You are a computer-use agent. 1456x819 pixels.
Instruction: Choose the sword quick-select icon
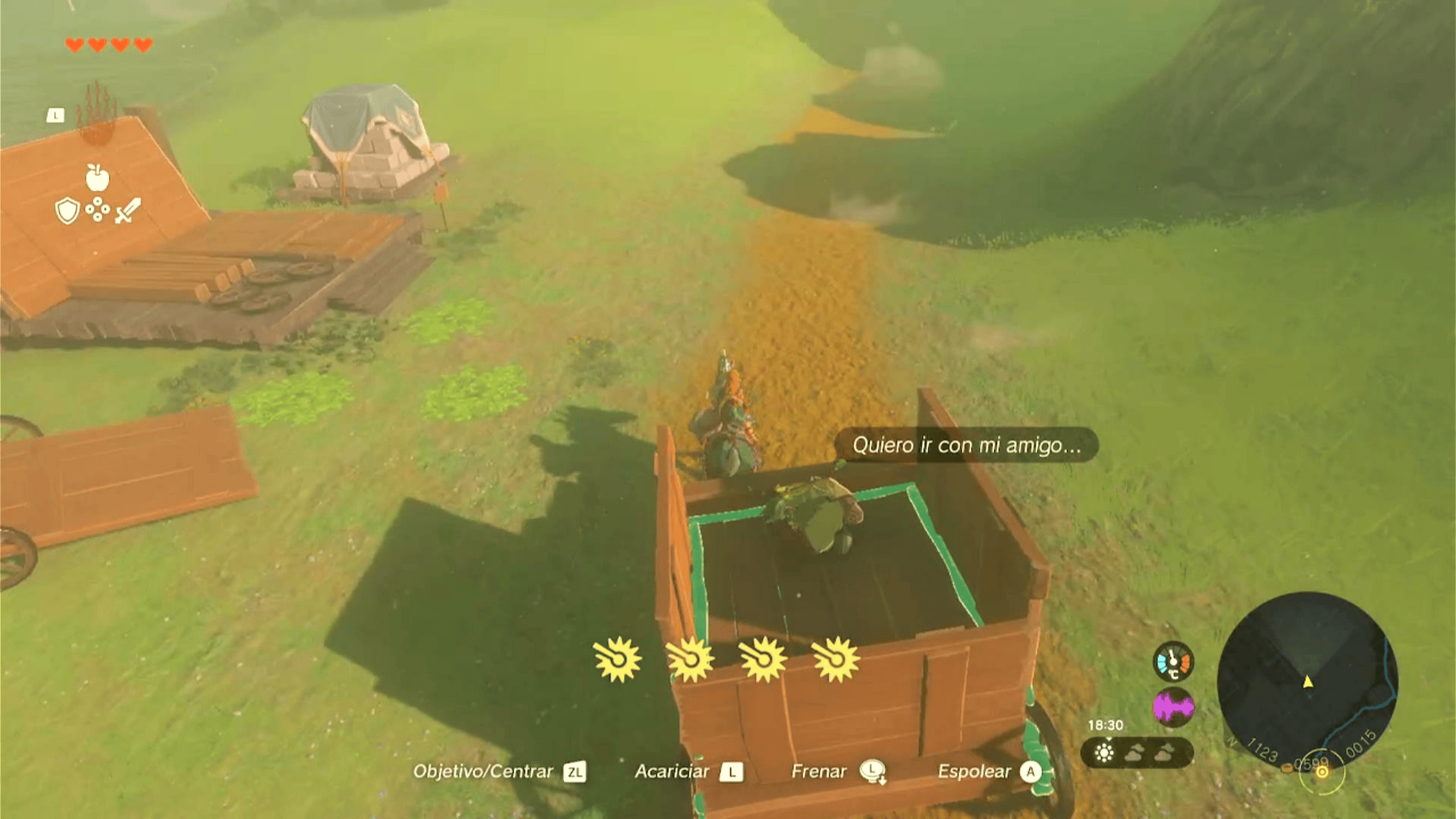128,210
